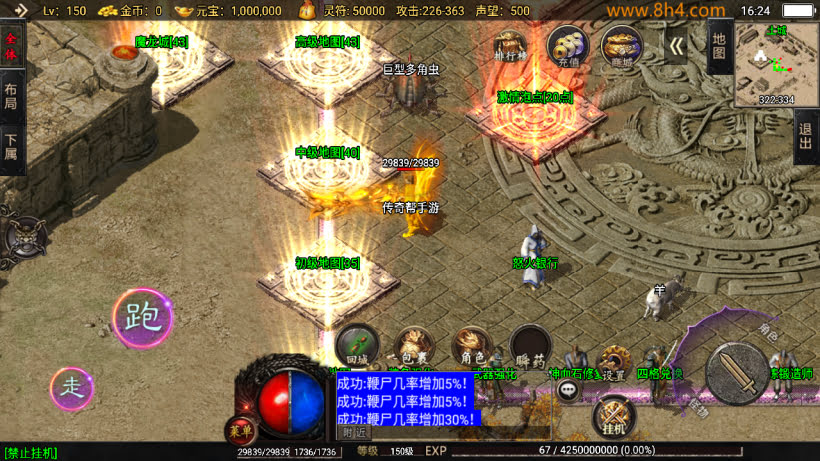Screen dimensions: 820x461
Task: Open the map with the 地图 button
Action: click(719, 46)
